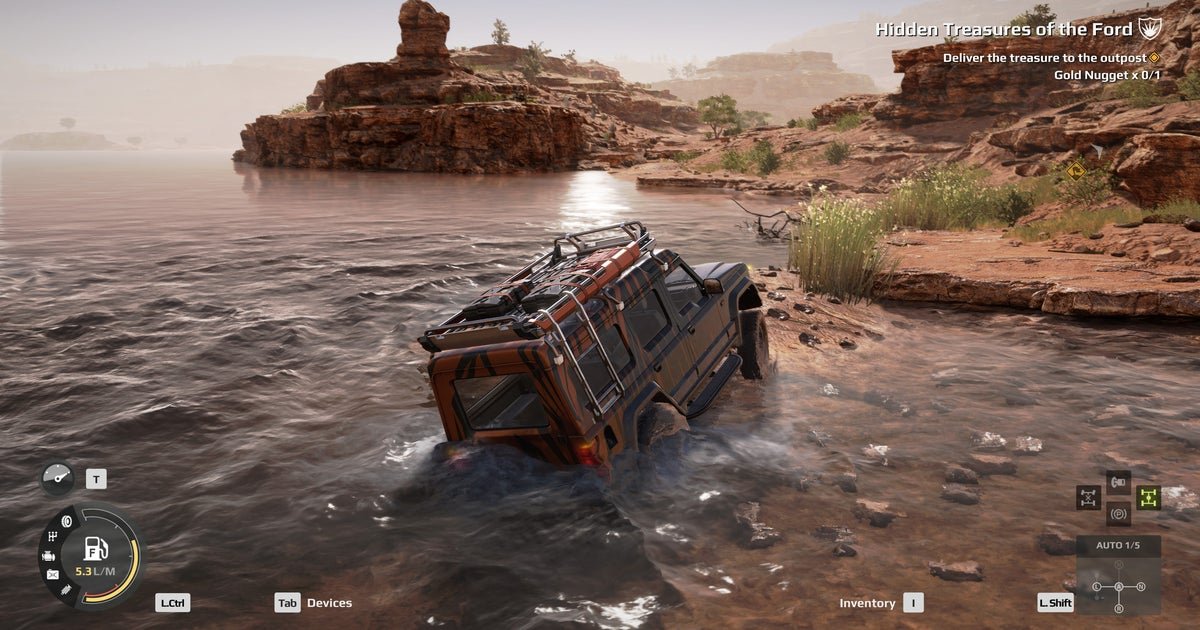Choose the gearbox icon on vehicle gauge
The image size is (1200, 630).
click(53, 536)
